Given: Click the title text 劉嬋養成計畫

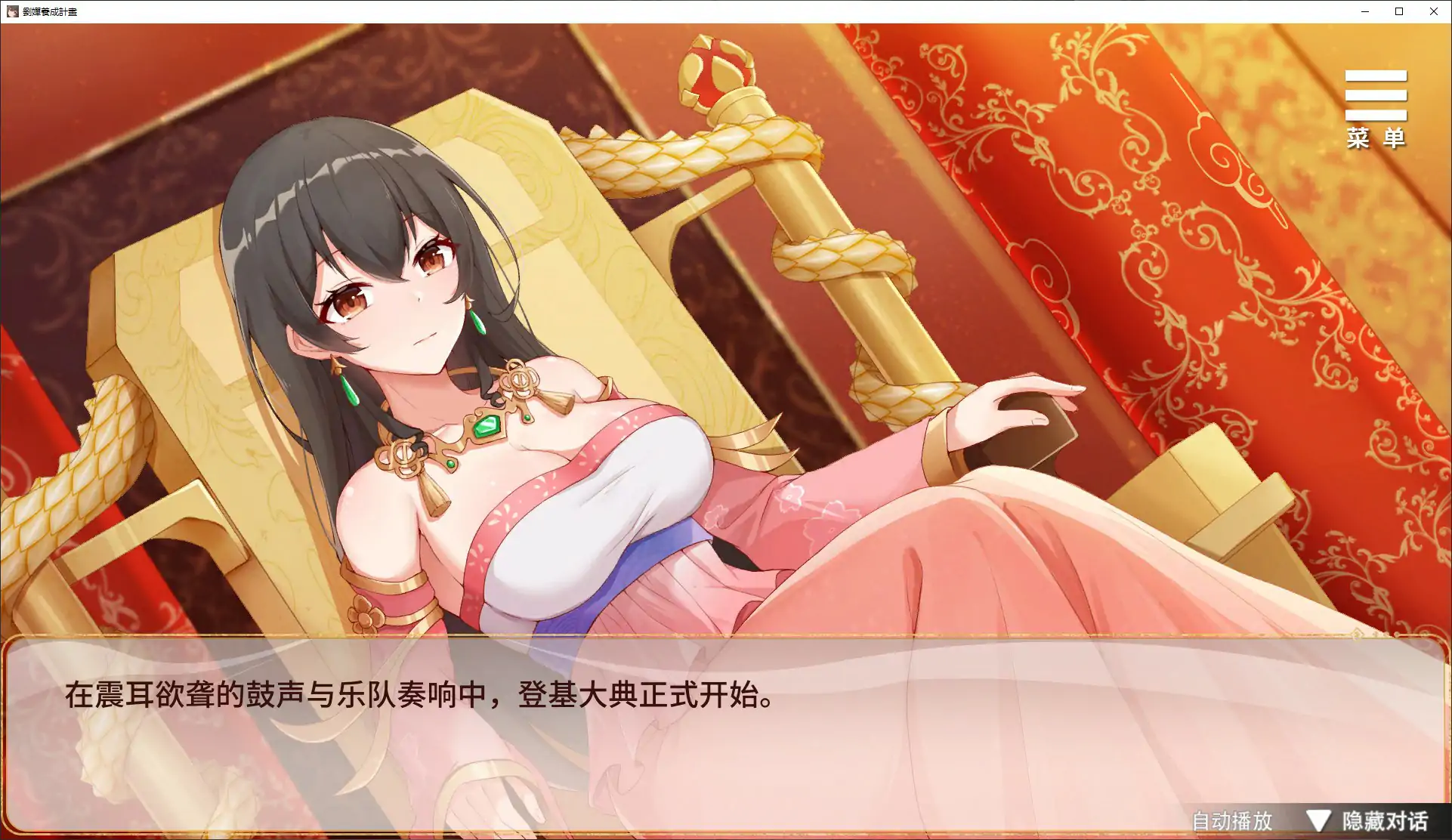Looking at the screenshot, I should (49, 11).
